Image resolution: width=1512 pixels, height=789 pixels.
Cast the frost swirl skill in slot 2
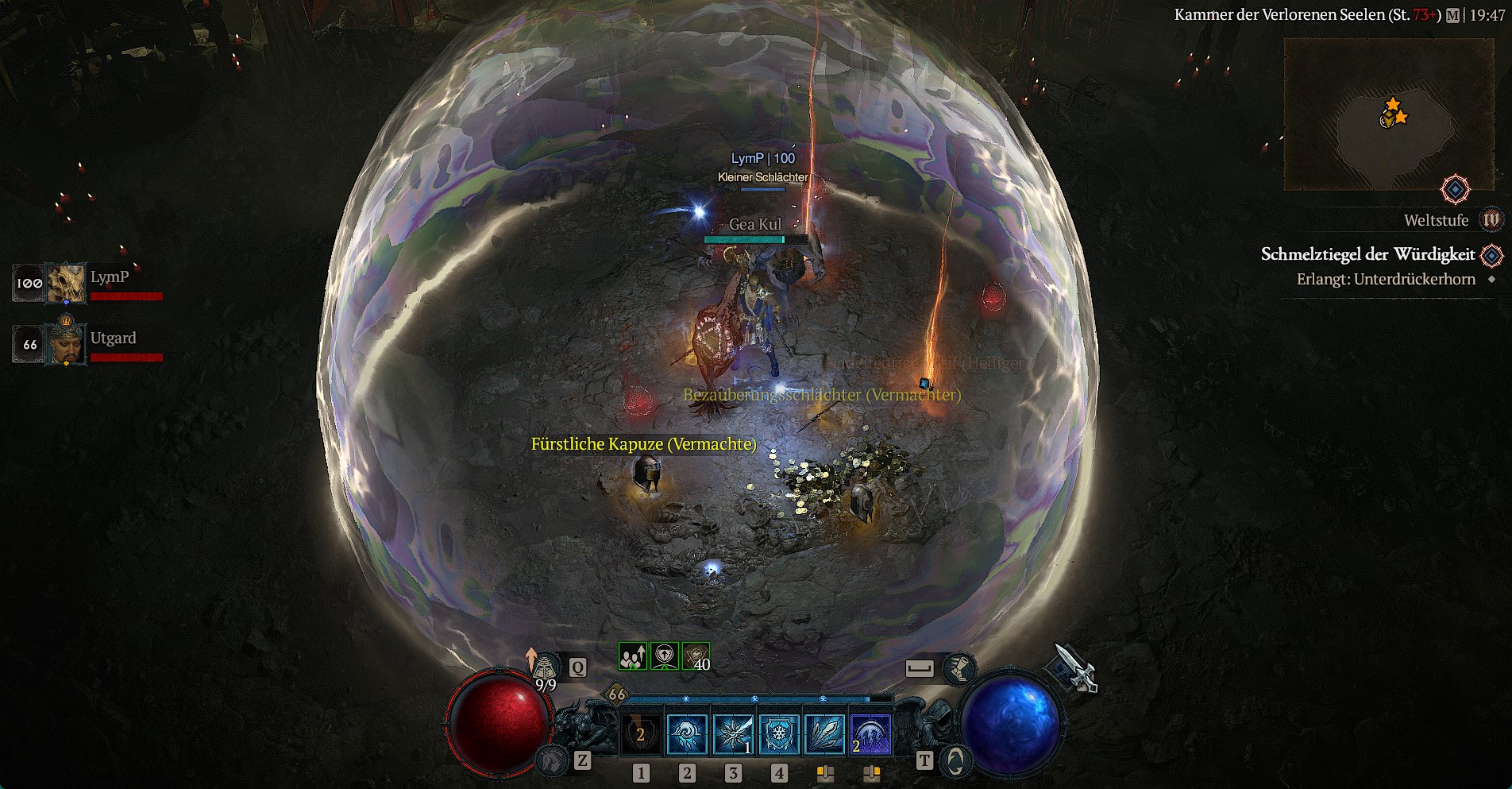pos(687,733)
